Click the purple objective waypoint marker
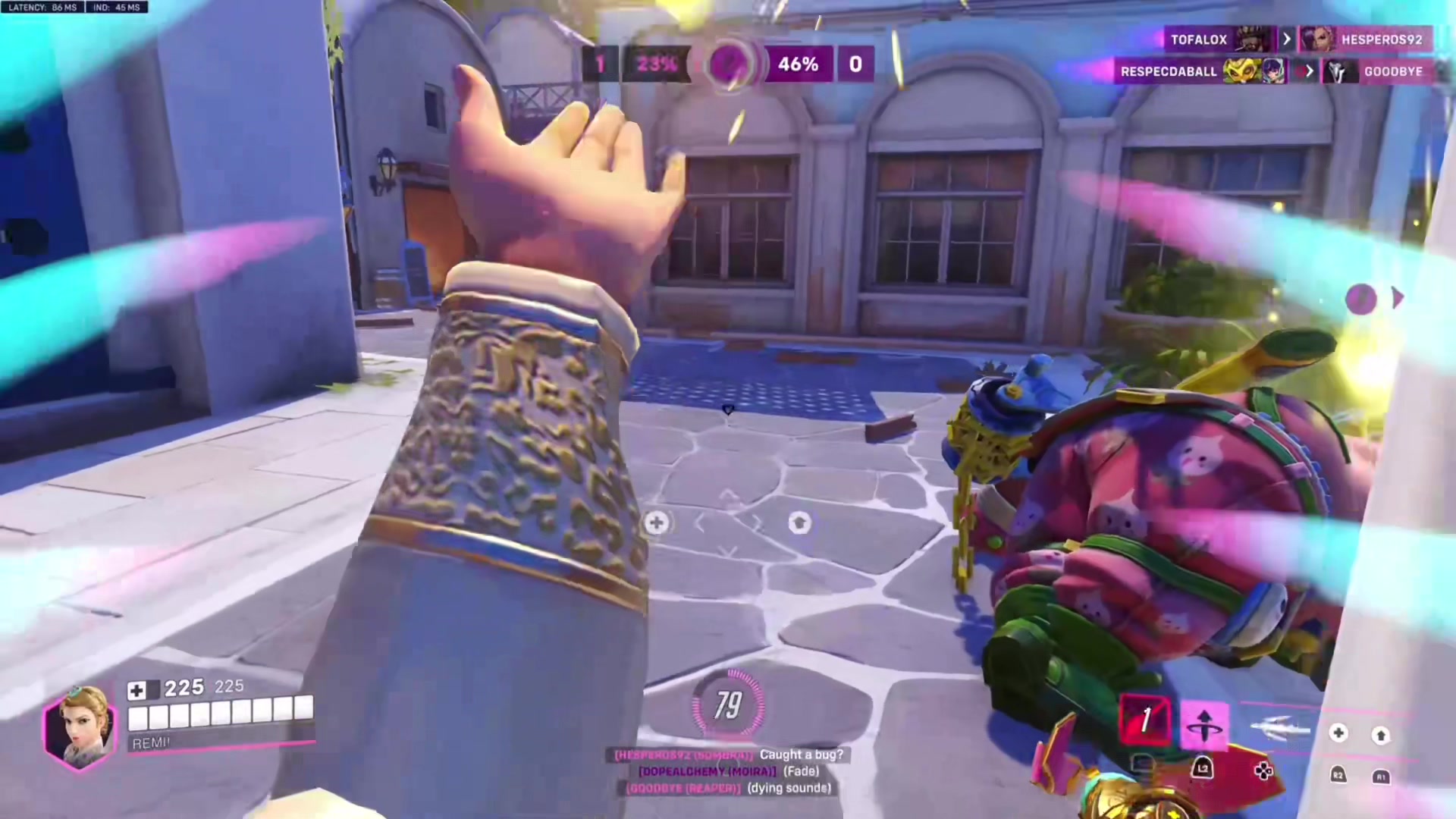Screen dimensions: 1456x819 pos(1361,299)
